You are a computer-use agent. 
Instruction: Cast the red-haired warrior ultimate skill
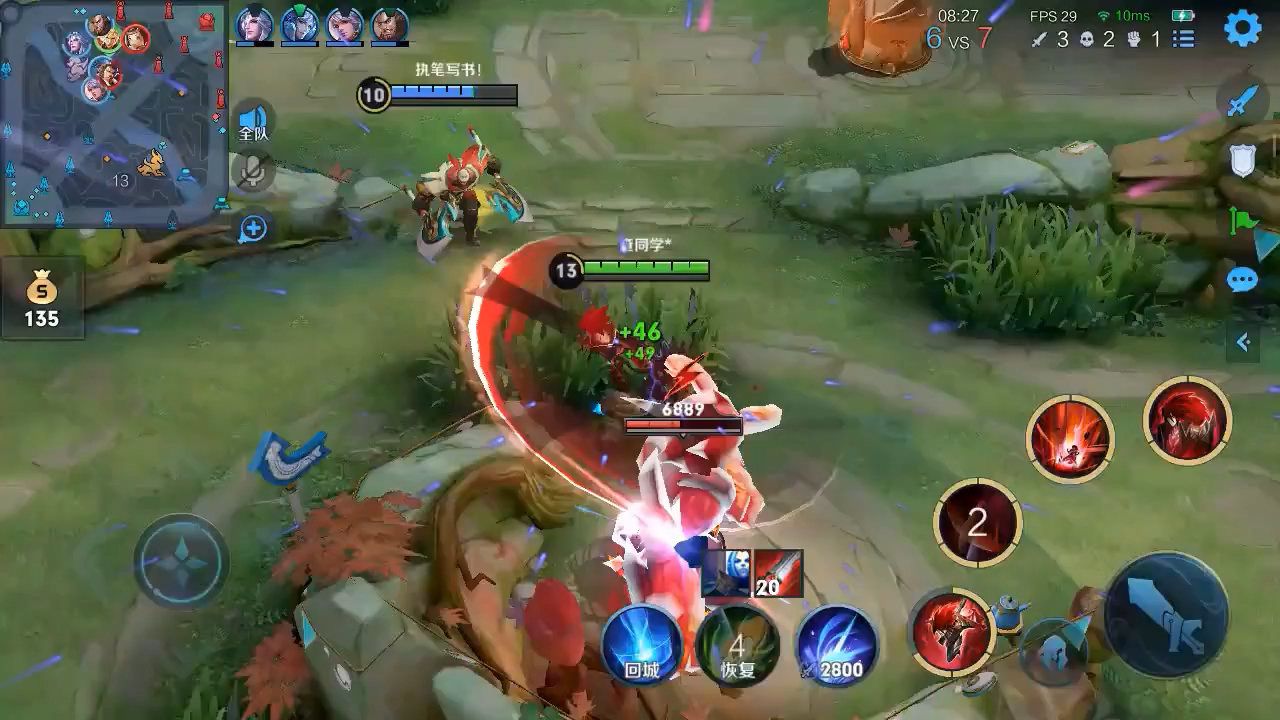1187,420
